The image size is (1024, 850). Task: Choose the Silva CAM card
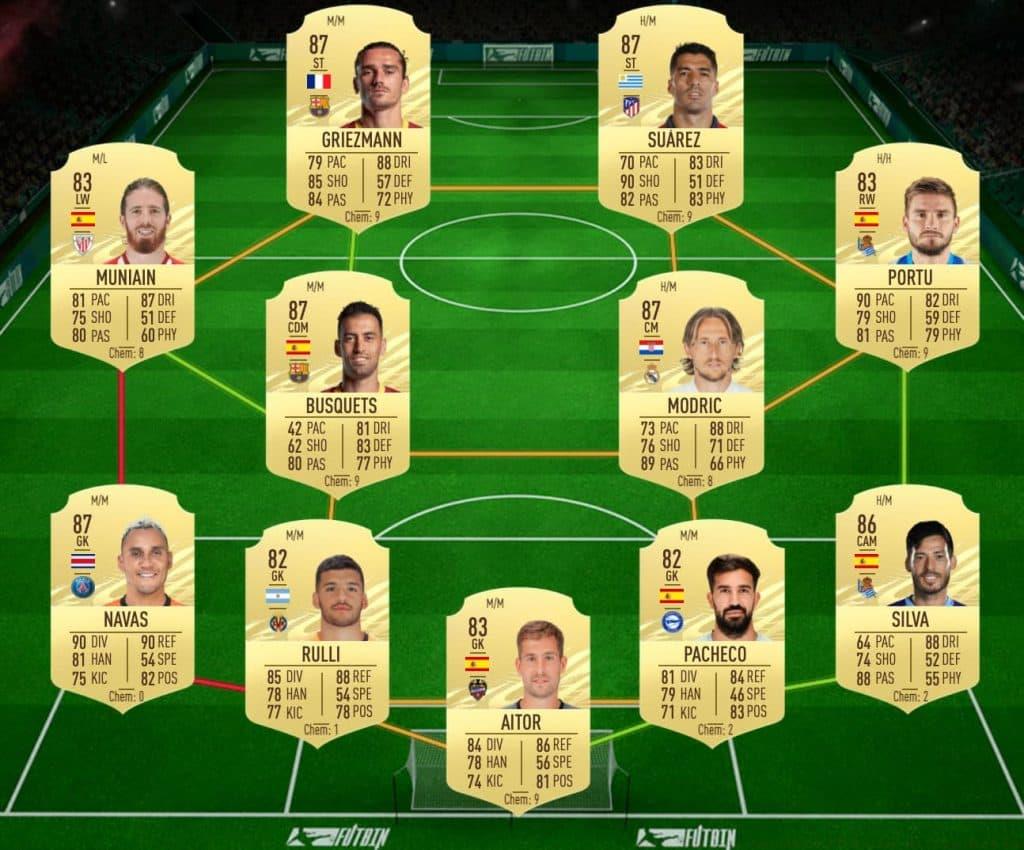(906, 597)
